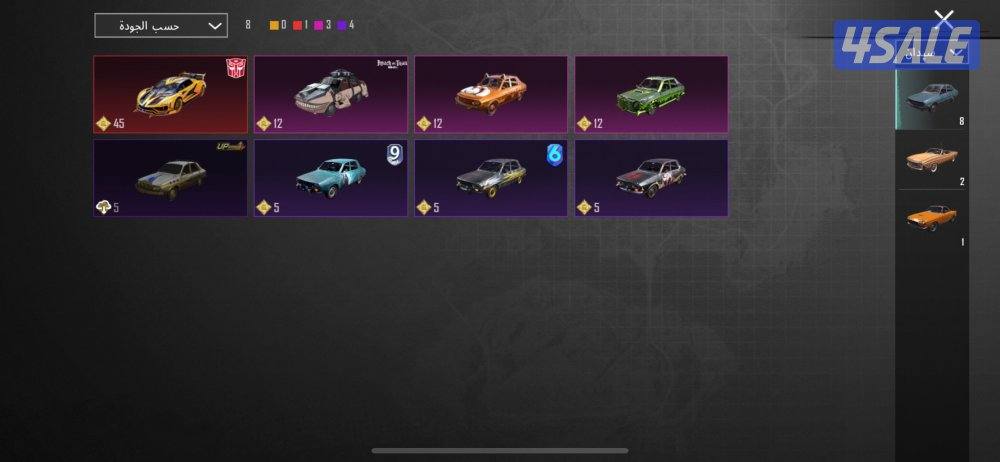Switch to the tan convertible vehicle category
1000x462 pixels.
[x=932, y=160]
